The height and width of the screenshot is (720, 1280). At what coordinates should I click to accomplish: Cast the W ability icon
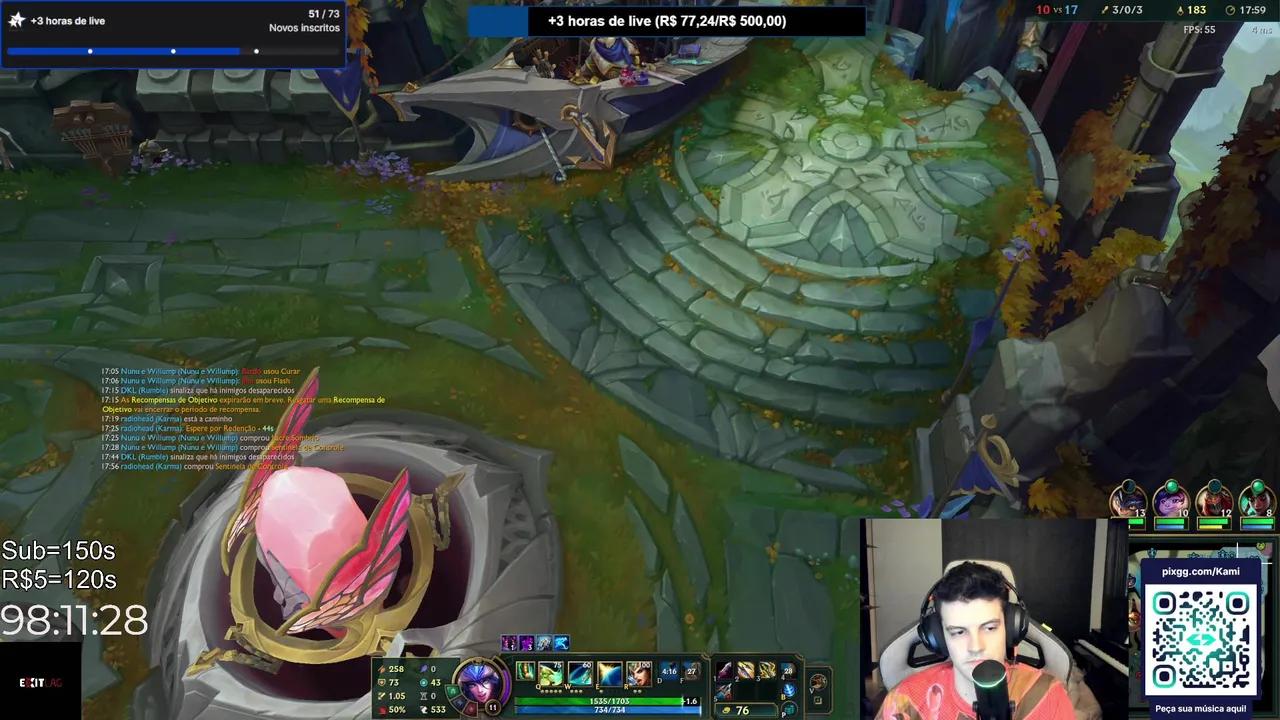click(x=580, y=673)
